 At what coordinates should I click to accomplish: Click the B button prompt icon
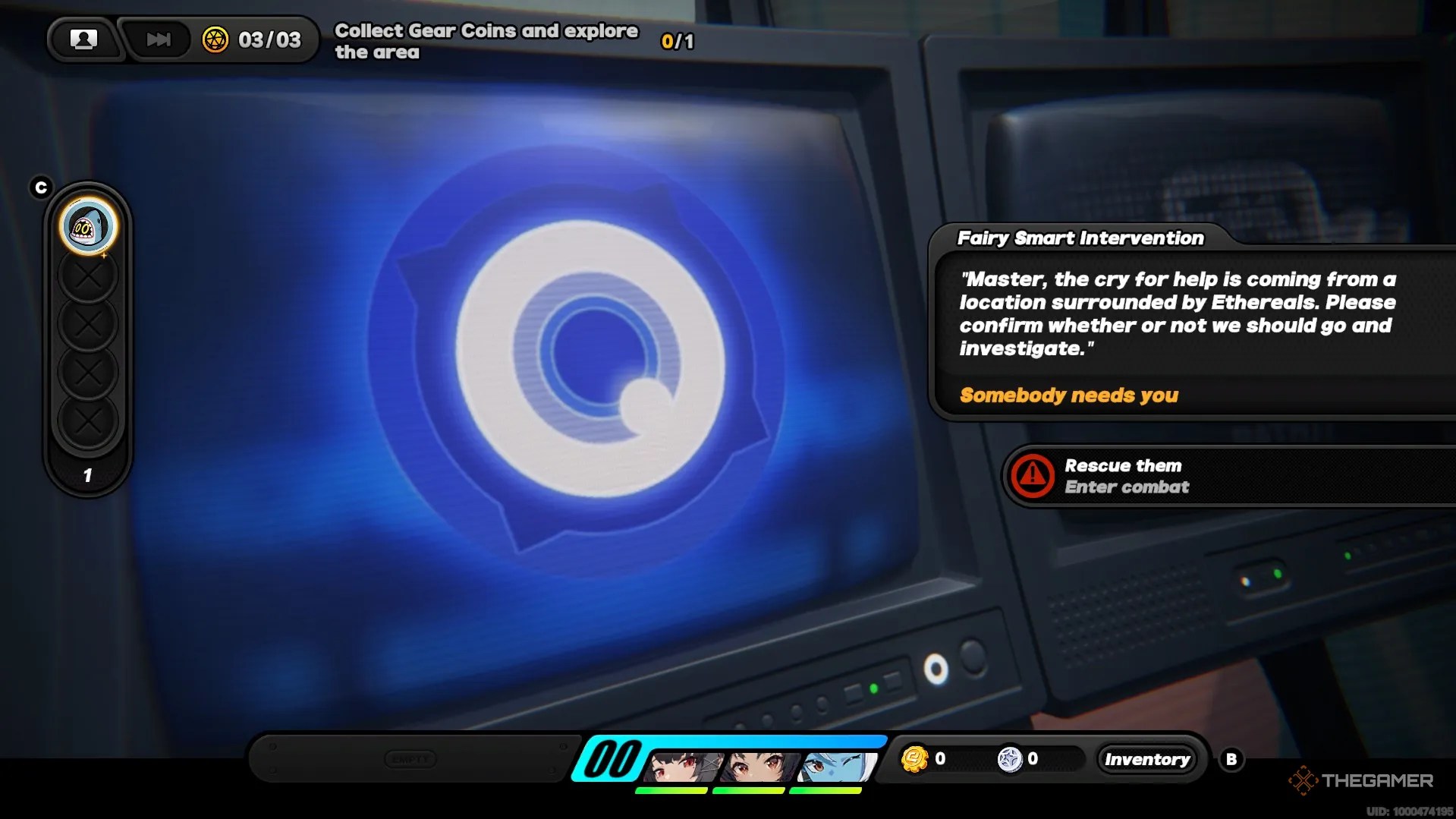(1233, 758)
